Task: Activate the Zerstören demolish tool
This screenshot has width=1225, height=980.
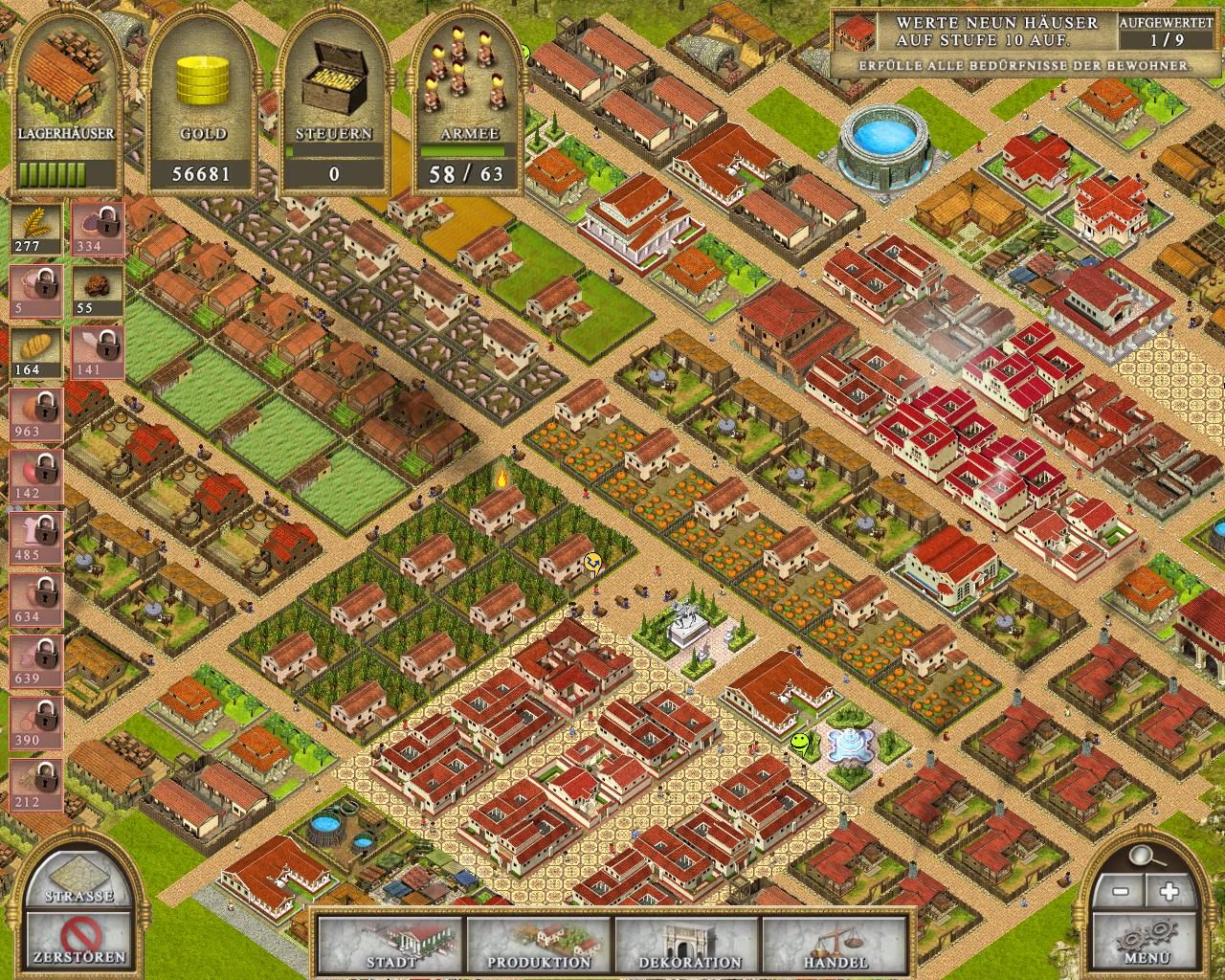Action: (x=79, y=939)
